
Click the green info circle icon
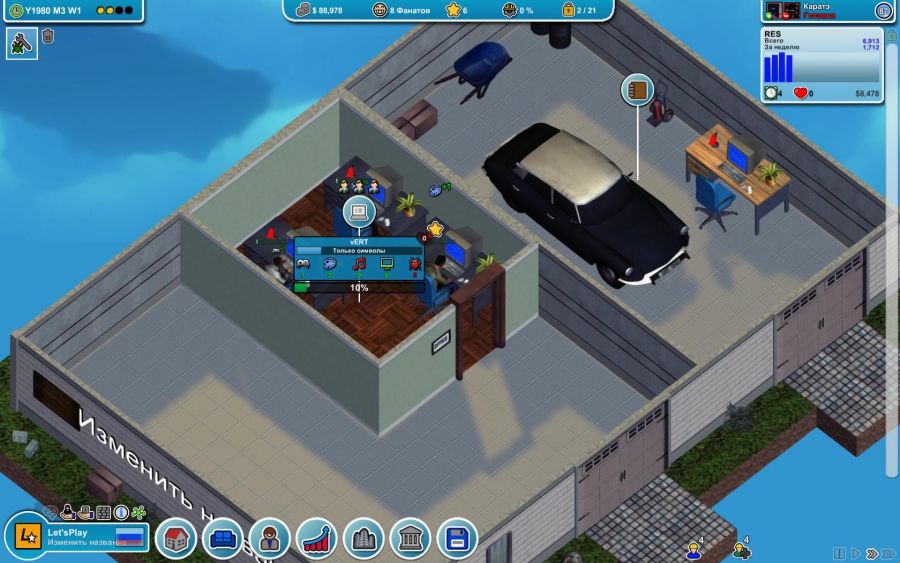tap(121, 513)
